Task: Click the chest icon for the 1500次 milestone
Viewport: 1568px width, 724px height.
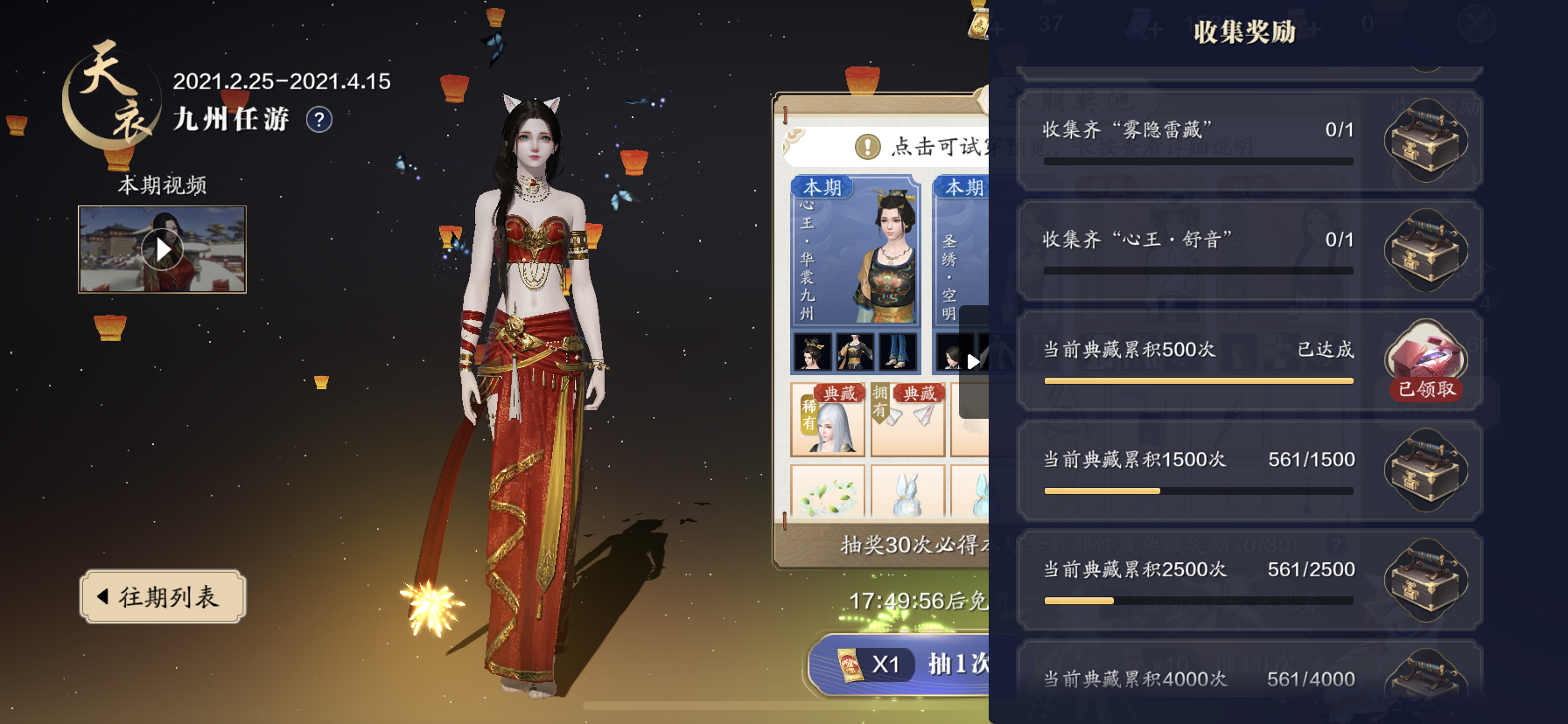Action: (1426, 470)
